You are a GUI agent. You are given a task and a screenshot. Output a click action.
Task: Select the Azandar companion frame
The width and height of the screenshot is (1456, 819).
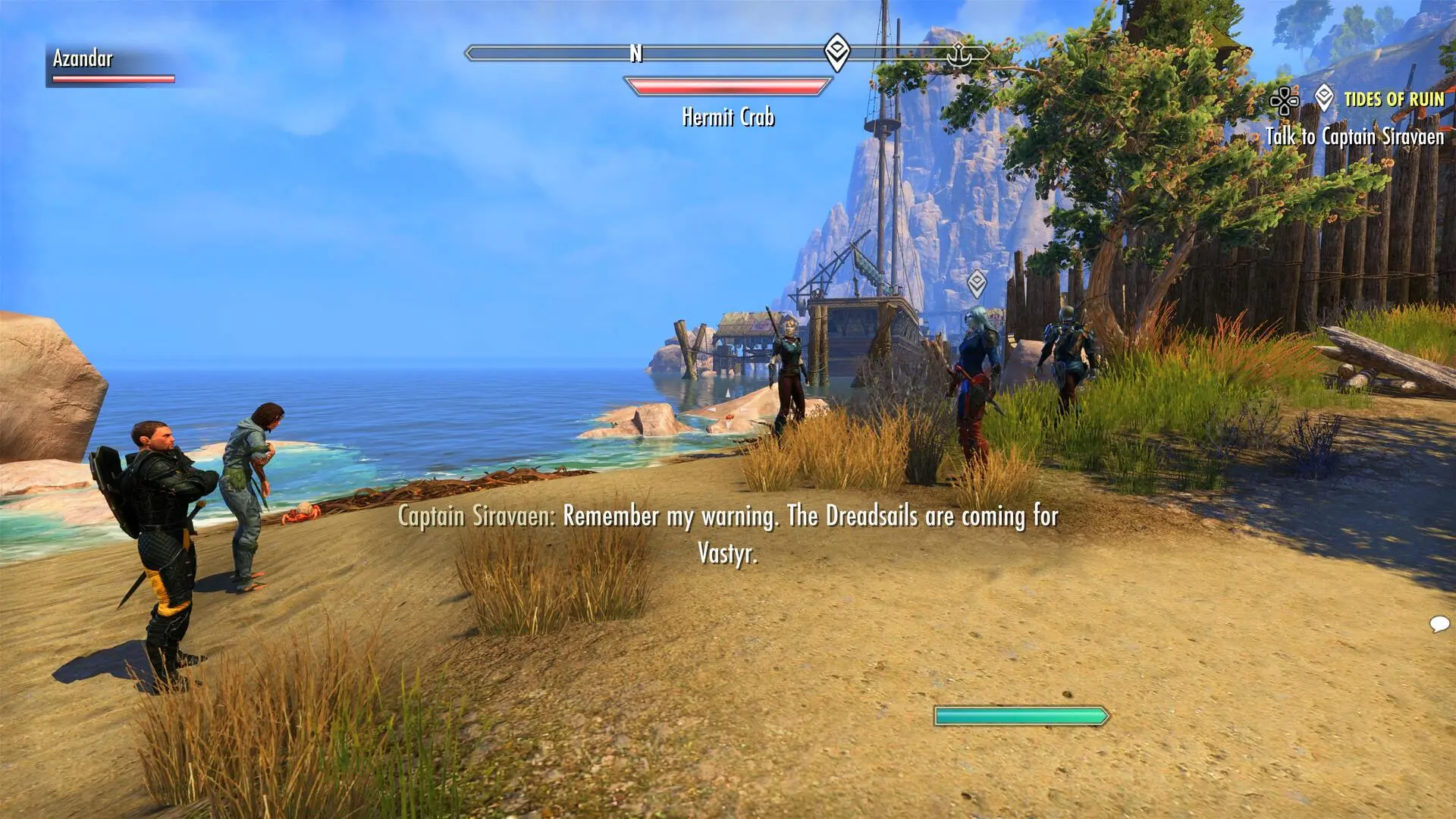pos(112,65)
